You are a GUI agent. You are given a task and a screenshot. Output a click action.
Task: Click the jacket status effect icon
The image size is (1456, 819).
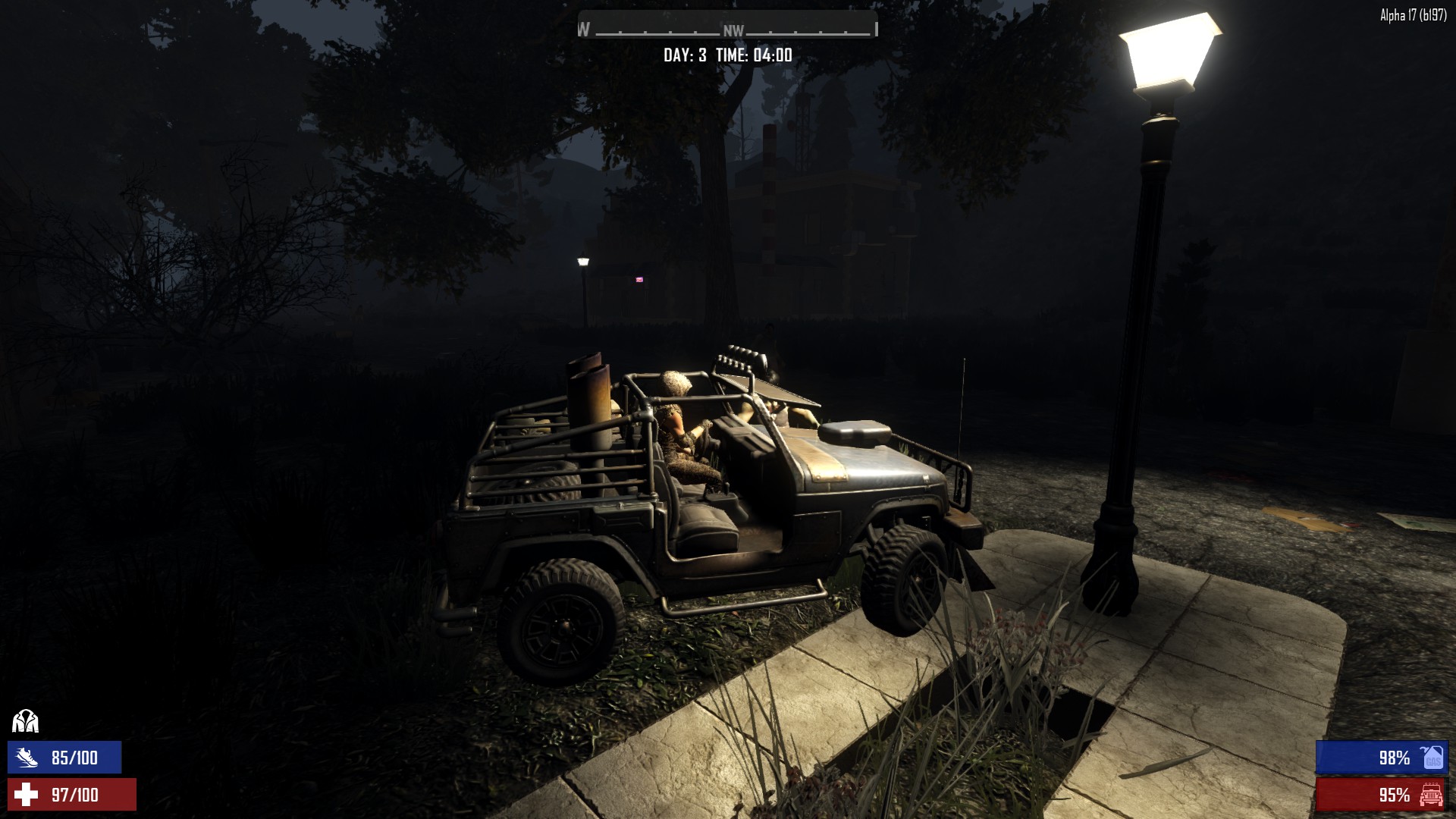(x=26, y=720)
